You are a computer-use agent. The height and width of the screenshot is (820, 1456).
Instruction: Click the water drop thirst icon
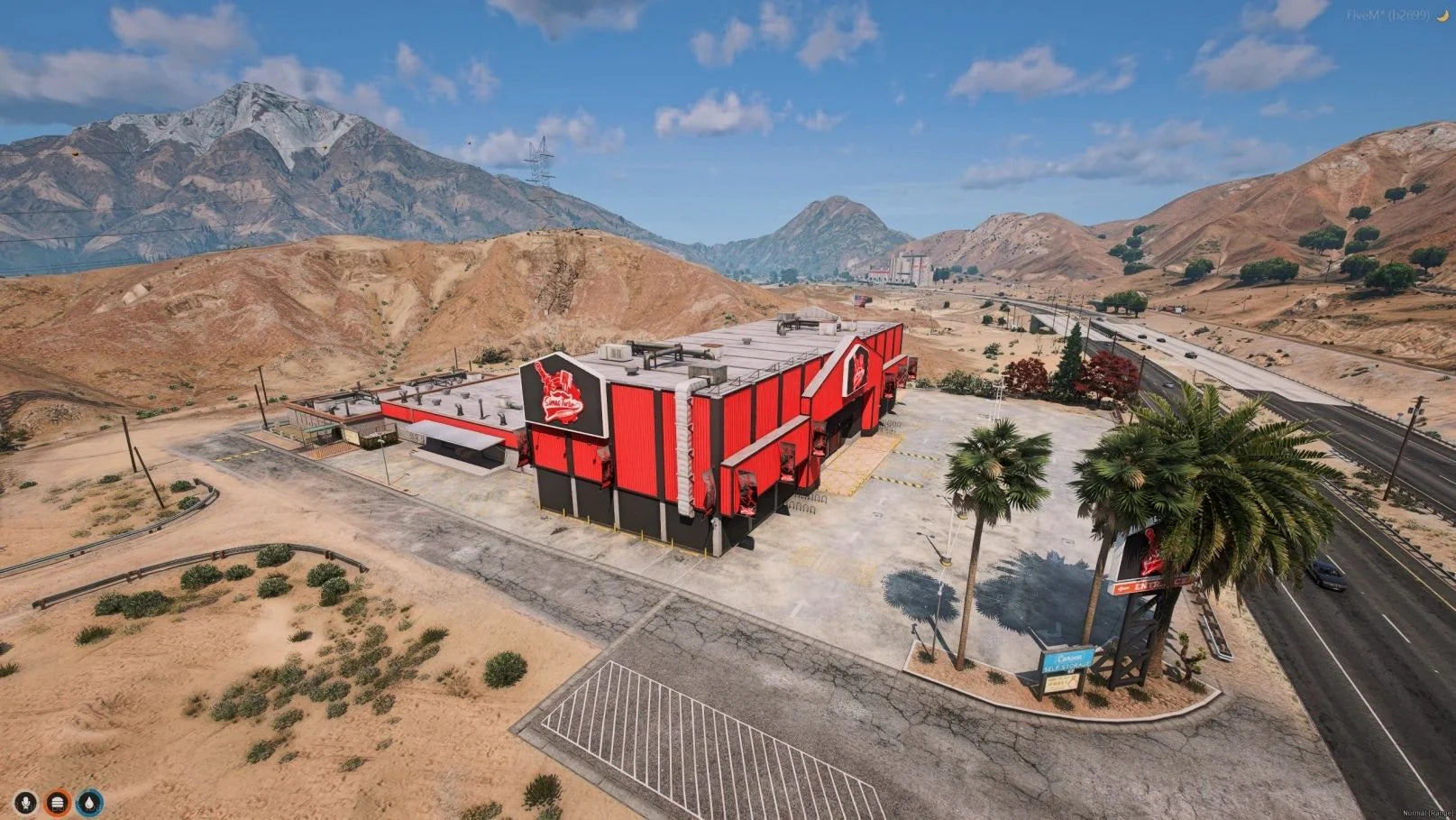click(x=89, y=802)
